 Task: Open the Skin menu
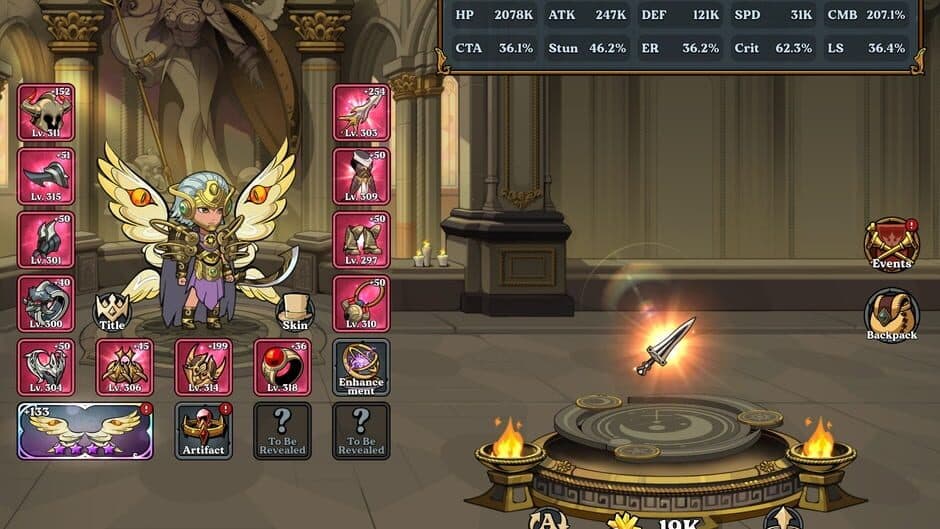click(295, 312)
